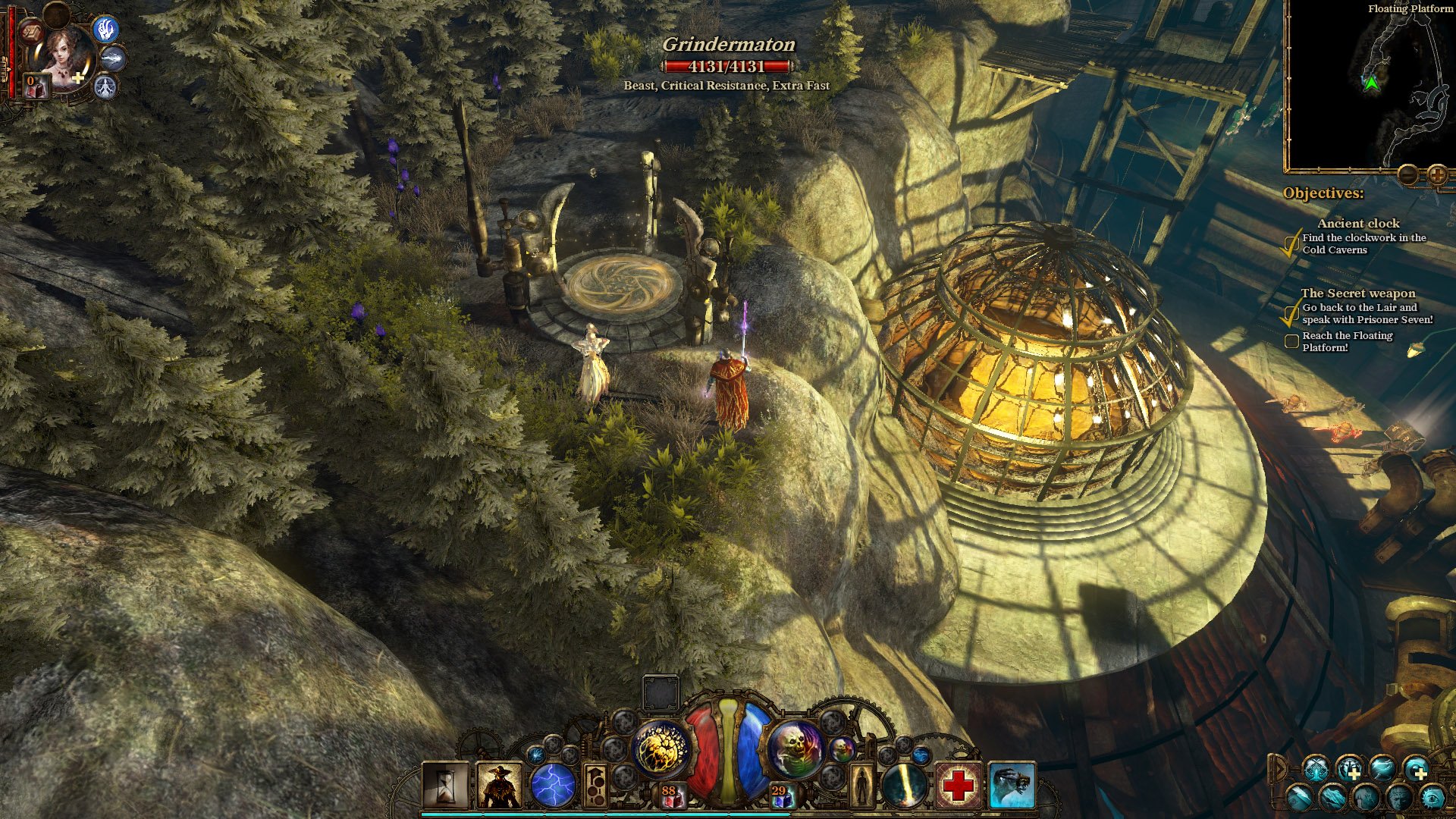Select the golden cracked sphere primary skill

(x=661, y=748)
